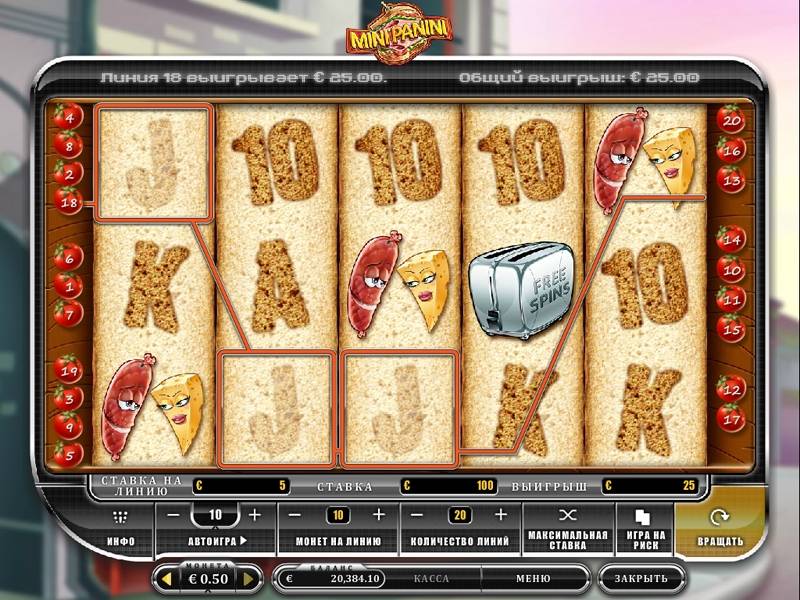Close the game with Закрыть
Image resolution: width=800 pixels, height=600 pixels.
tap(641, 578)
